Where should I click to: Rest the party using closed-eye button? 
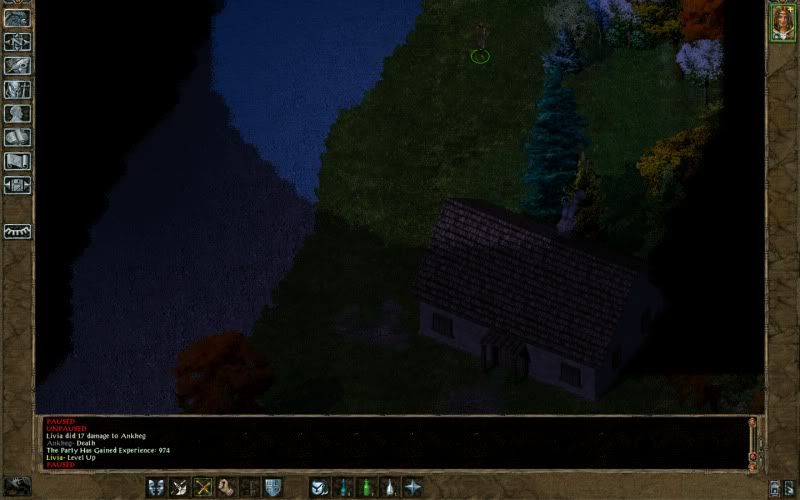[x=17, y=231]
